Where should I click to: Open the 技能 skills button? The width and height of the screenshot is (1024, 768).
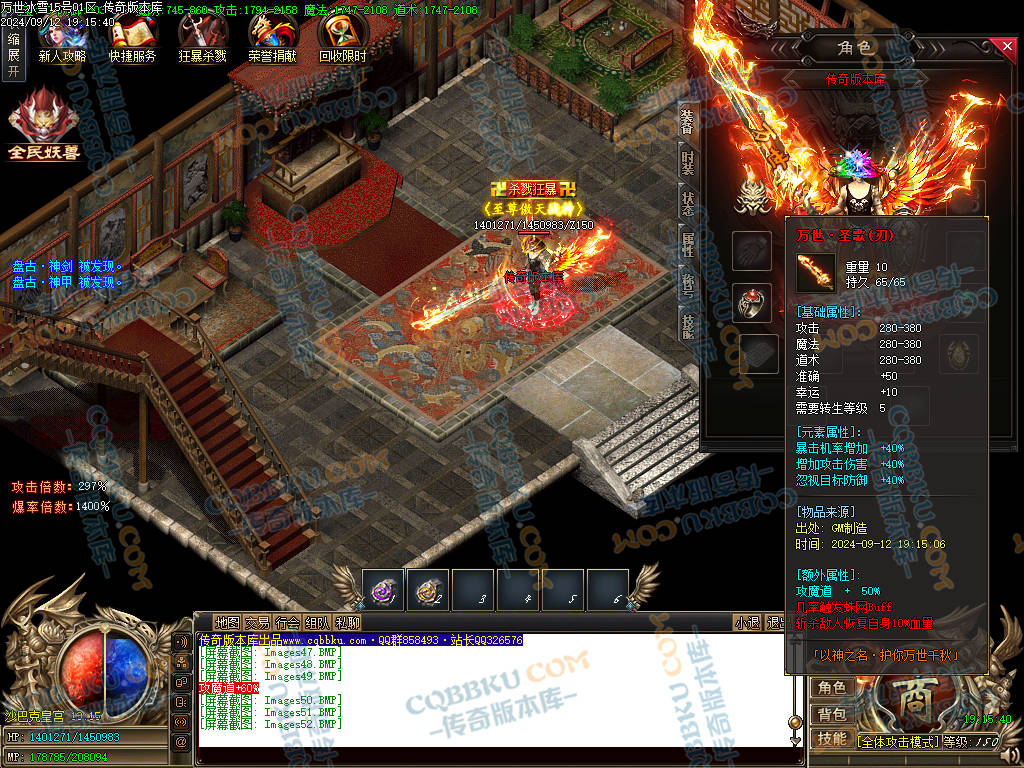point(831,739)
